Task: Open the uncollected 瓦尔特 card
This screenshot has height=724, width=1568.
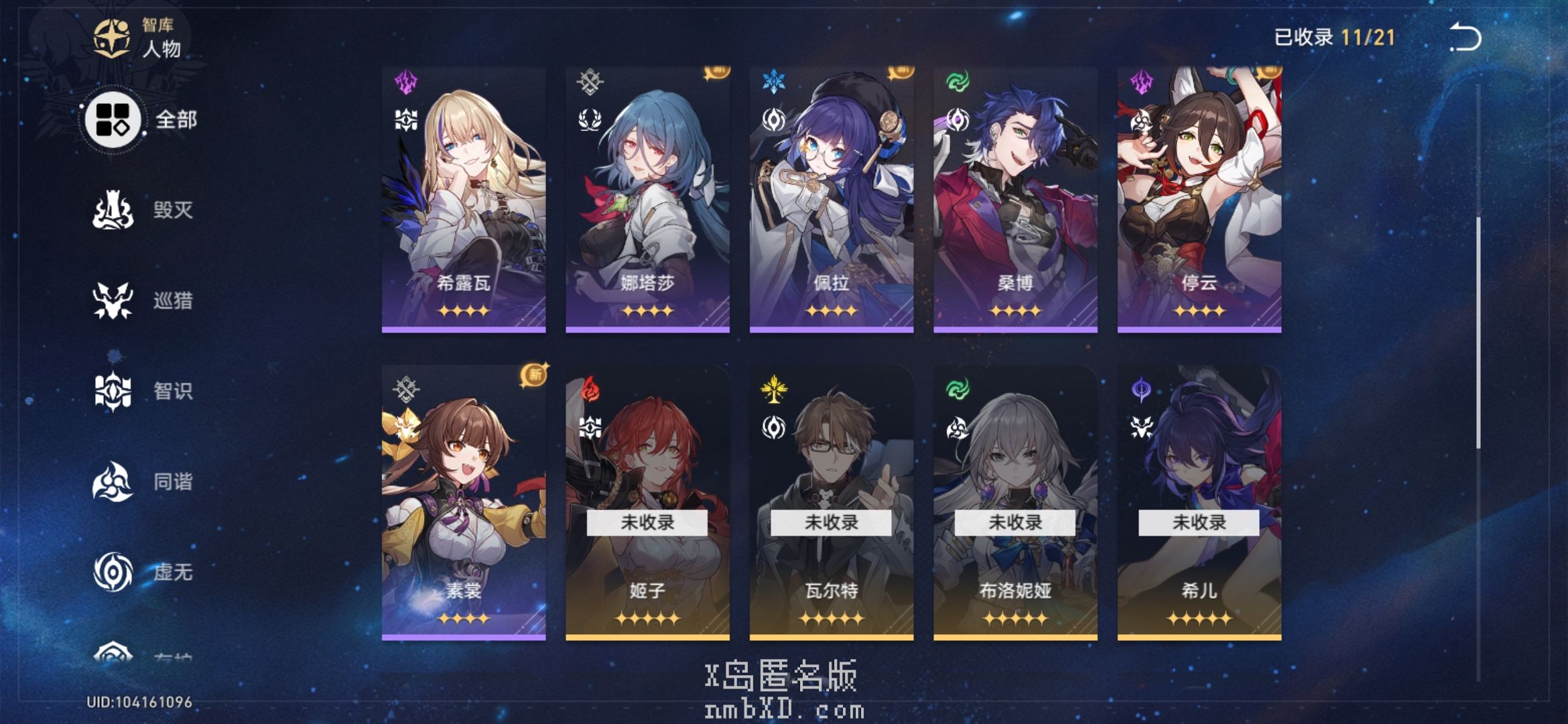Action: (x=831, y=503)
